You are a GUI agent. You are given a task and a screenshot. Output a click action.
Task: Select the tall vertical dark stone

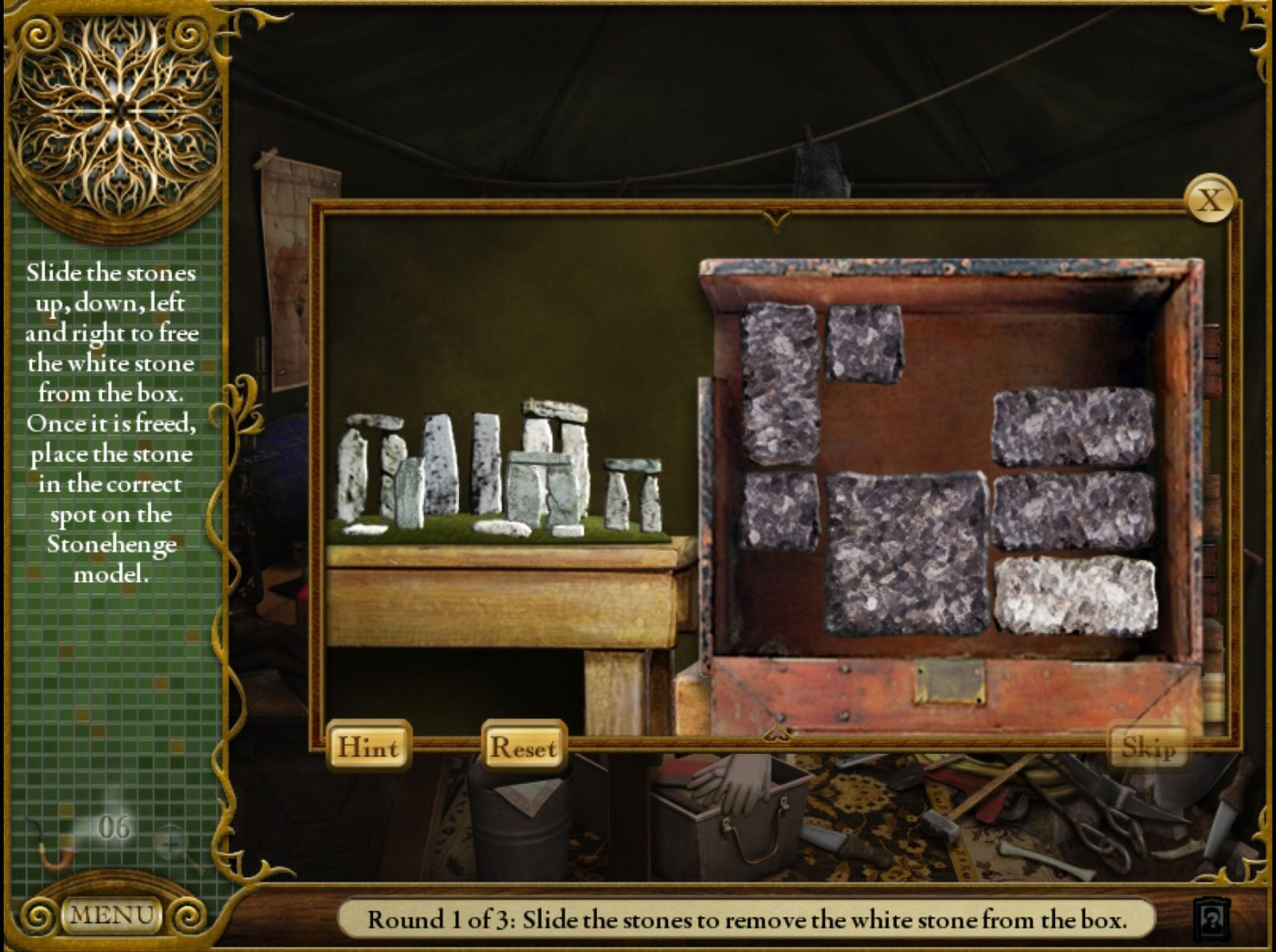[779, 383]
